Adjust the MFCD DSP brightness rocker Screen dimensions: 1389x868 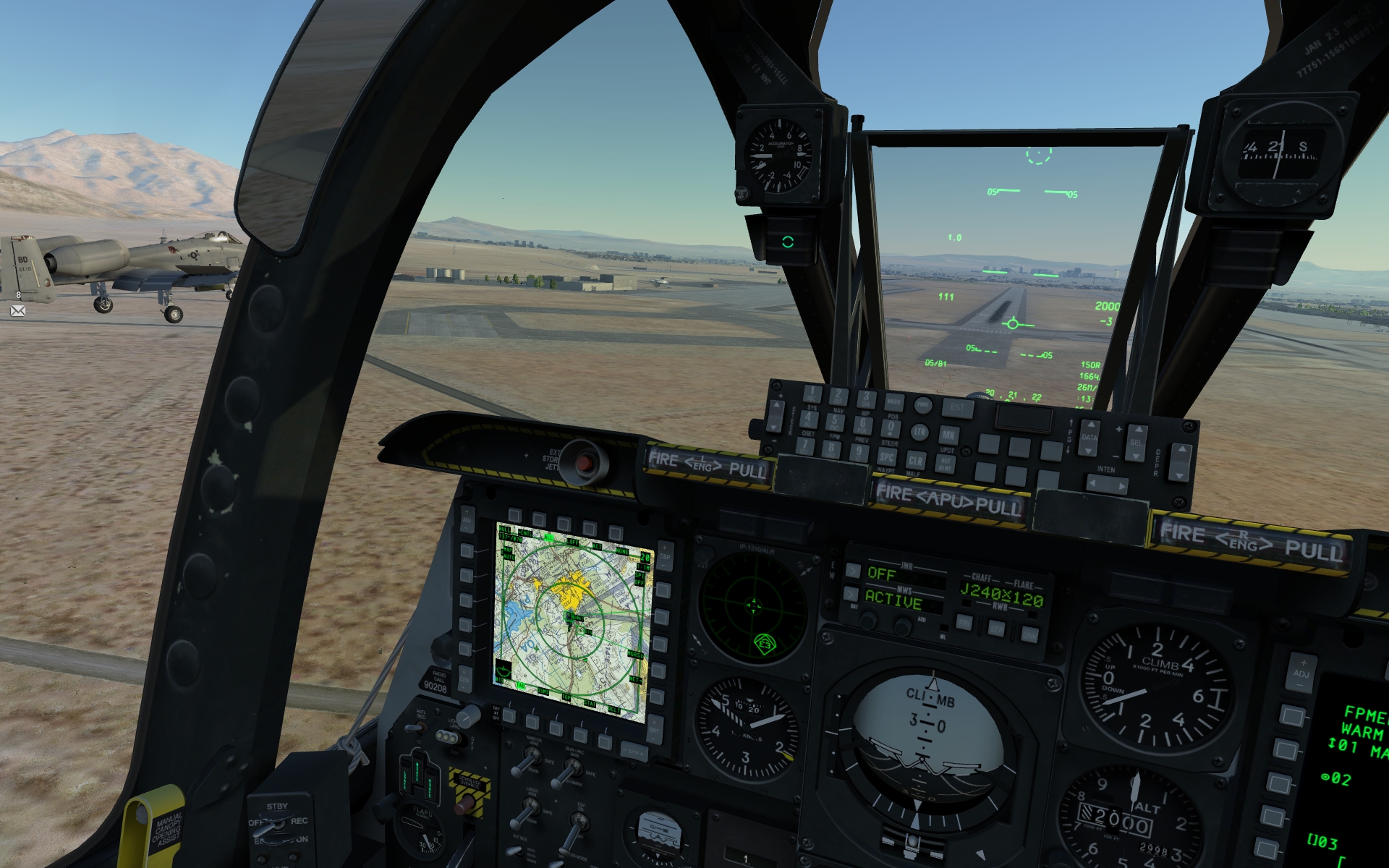pyautogui.click(x=664, y=557)
